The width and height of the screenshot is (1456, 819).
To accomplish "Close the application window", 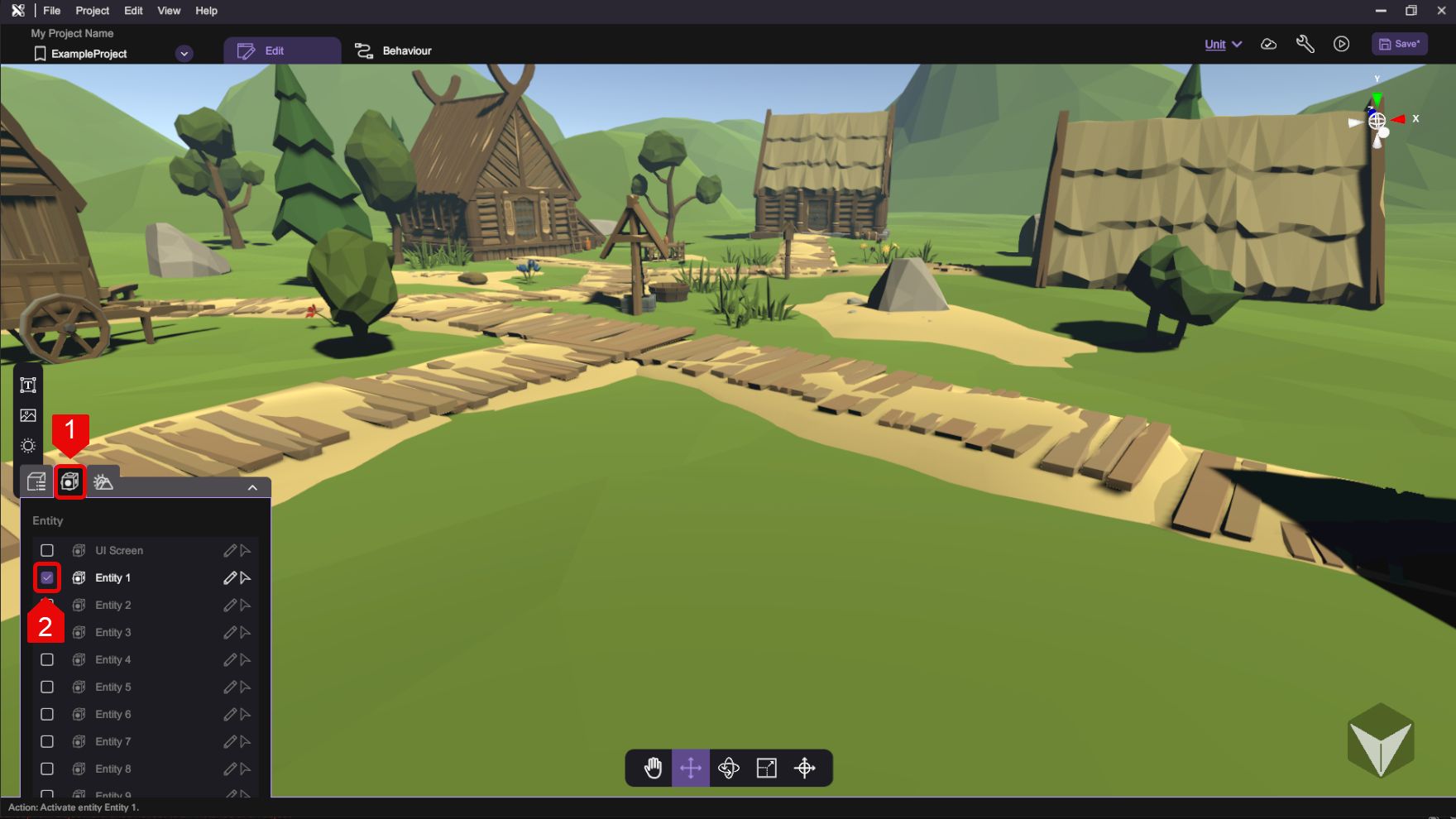I will pyautogui.click(x=1440, y=11).
